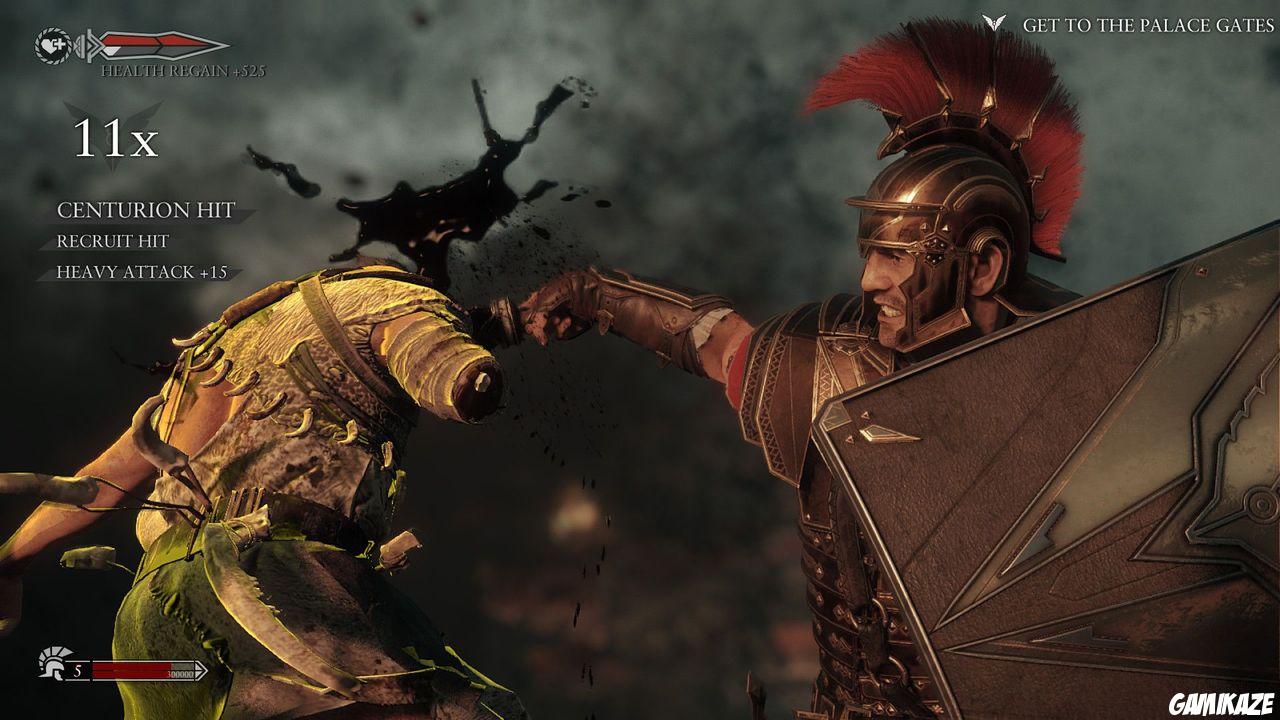Click the 300000 experience counter
The width and height of the screenshot is (1280, 720).
click(x=180, y=672)
